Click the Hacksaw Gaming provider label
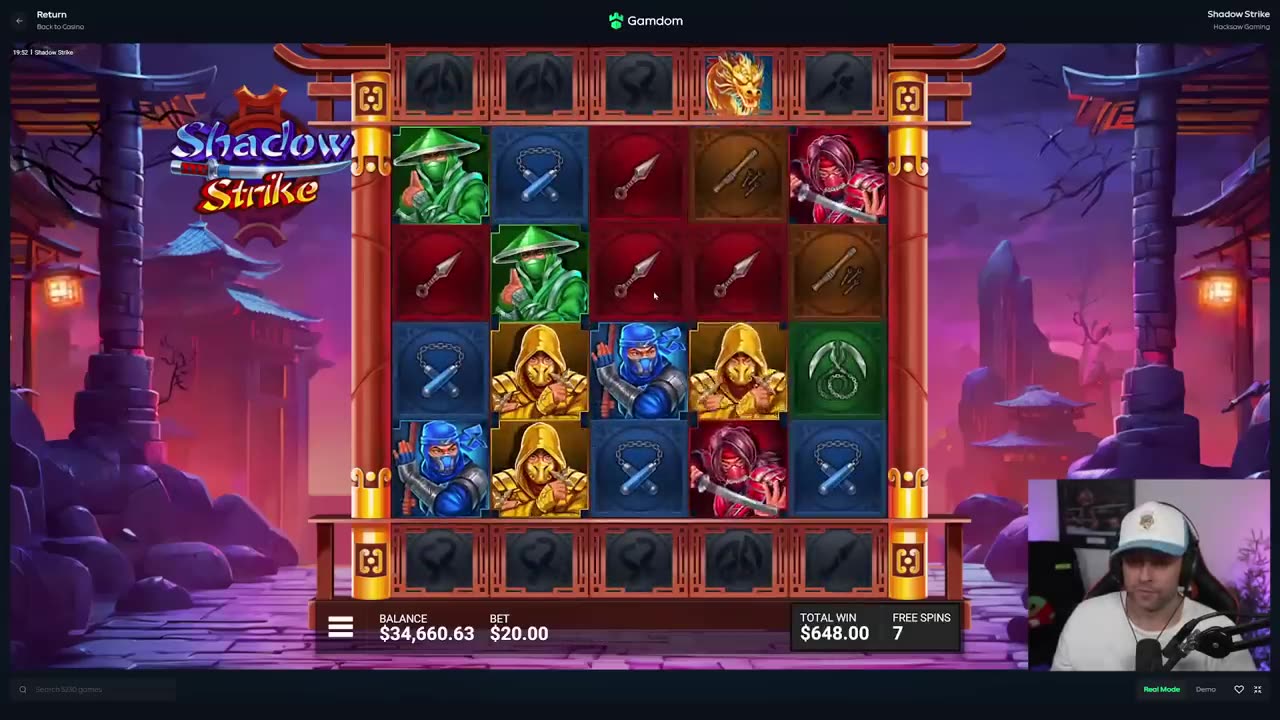 point(1241,27)
